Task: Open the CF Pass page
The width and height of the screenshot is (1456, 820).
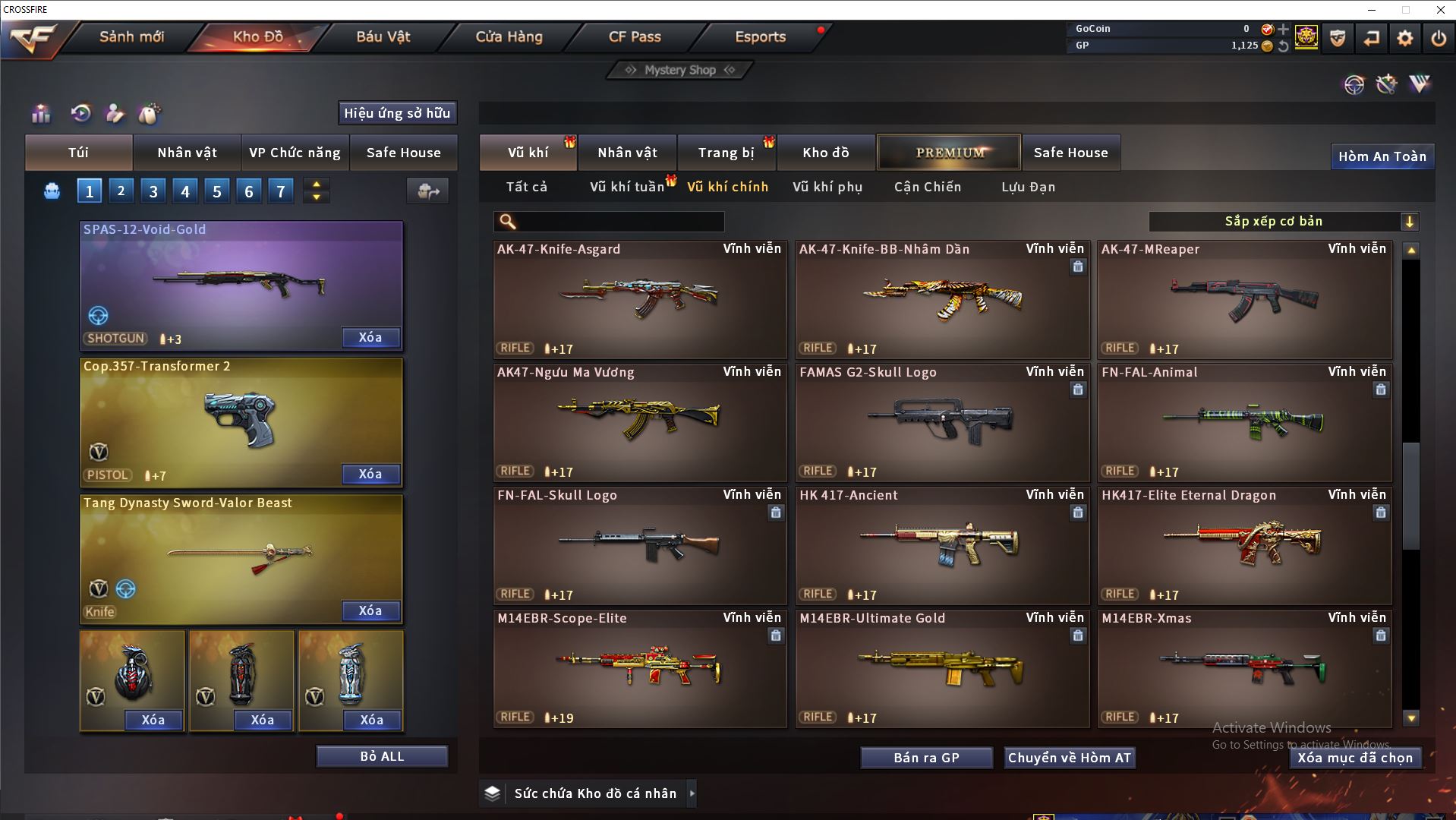Action: [x=635, y=36]
